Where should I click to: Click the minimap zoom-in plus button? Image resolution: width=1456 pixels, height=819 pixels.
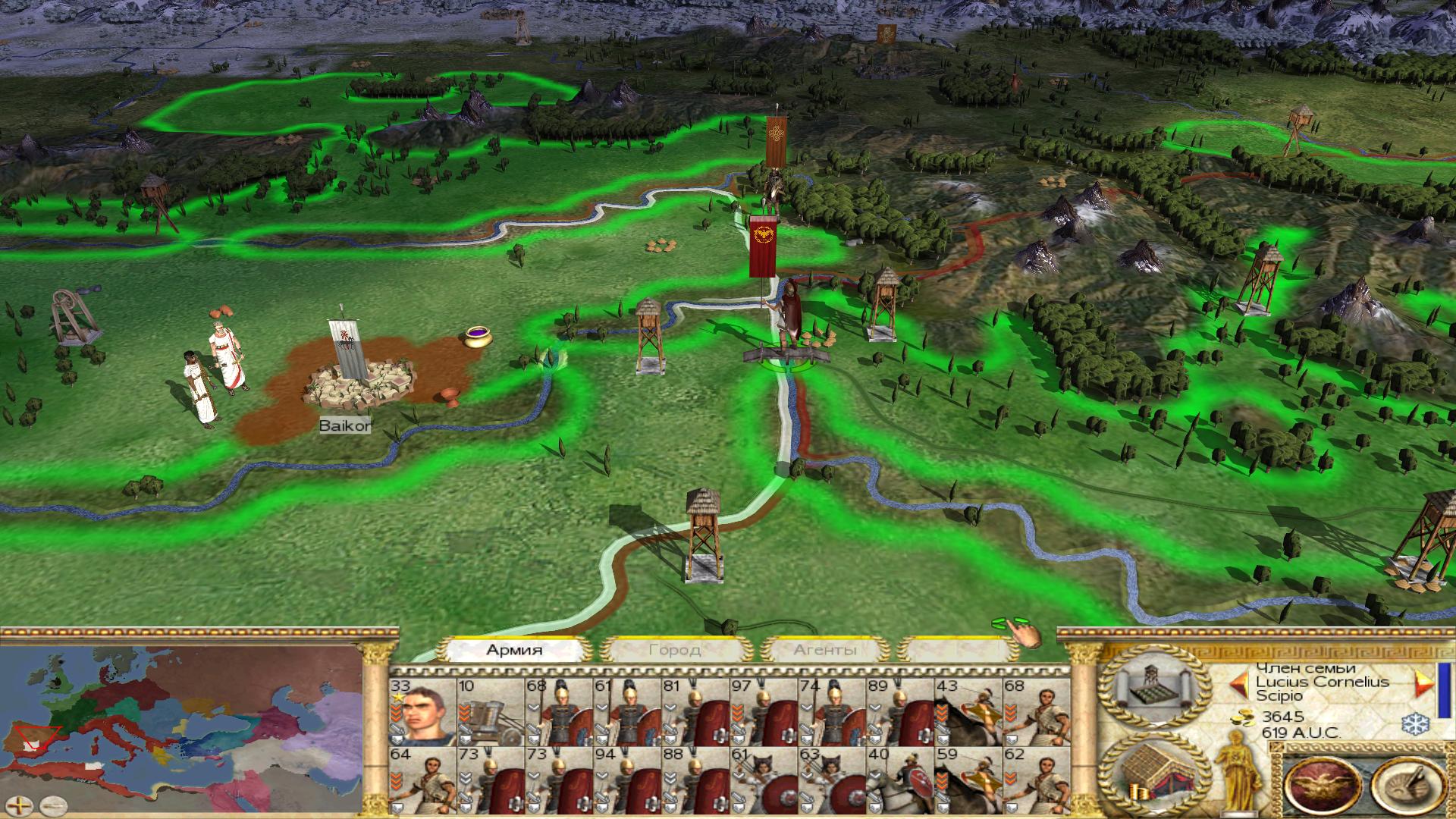tap(20, 803)
